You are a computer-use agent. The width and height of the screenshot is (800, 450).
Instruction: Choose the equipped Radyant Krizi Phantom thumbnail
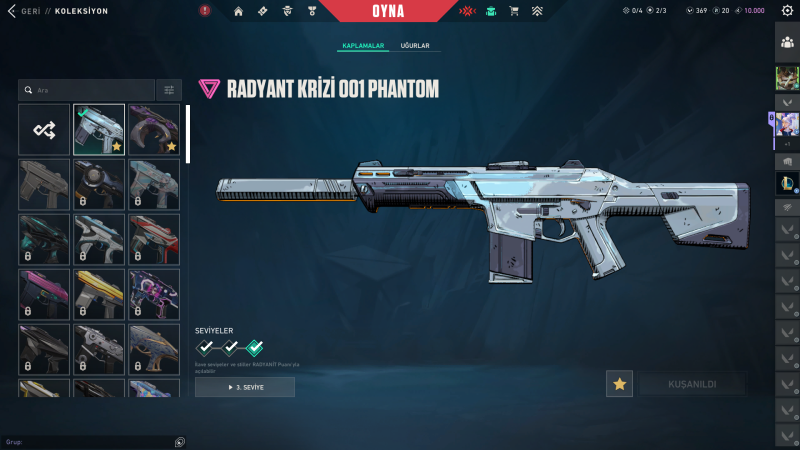[x=99, y=129]
